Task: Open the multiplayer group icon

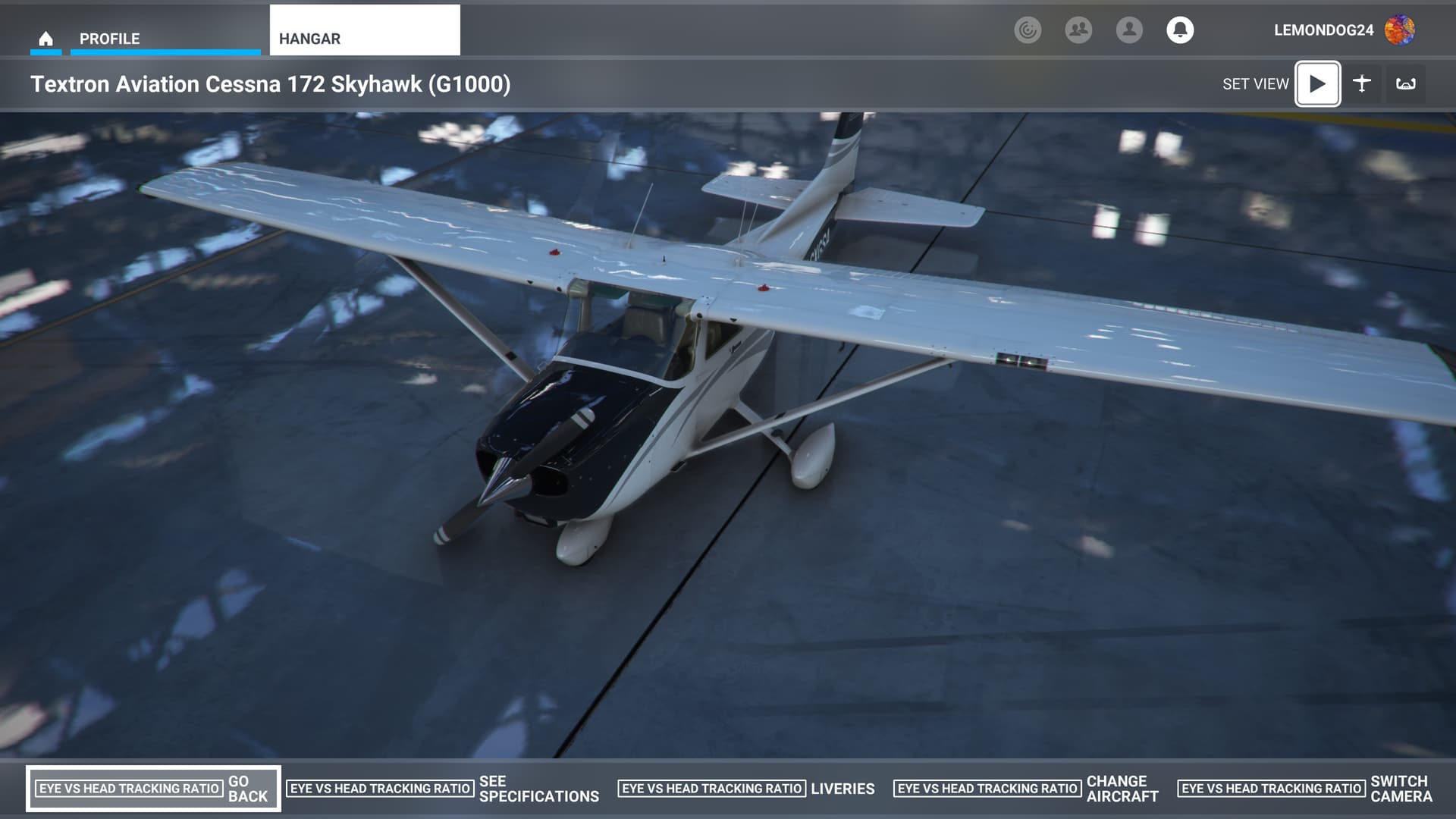Action: click(1078, 30)
